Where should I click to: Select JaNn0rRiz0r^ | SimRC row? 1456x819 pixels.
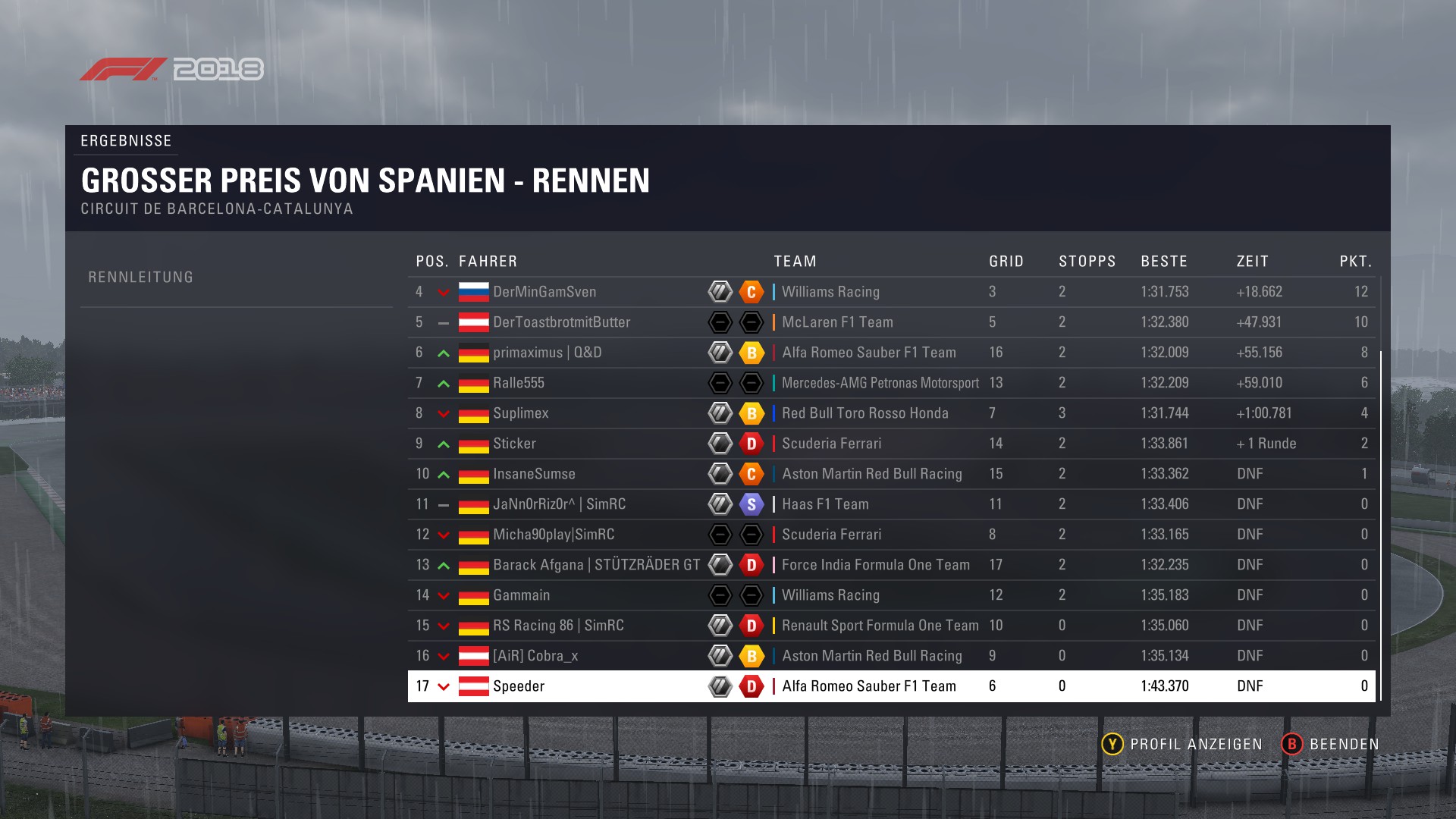pyautogui.click(x=559, y=504)
